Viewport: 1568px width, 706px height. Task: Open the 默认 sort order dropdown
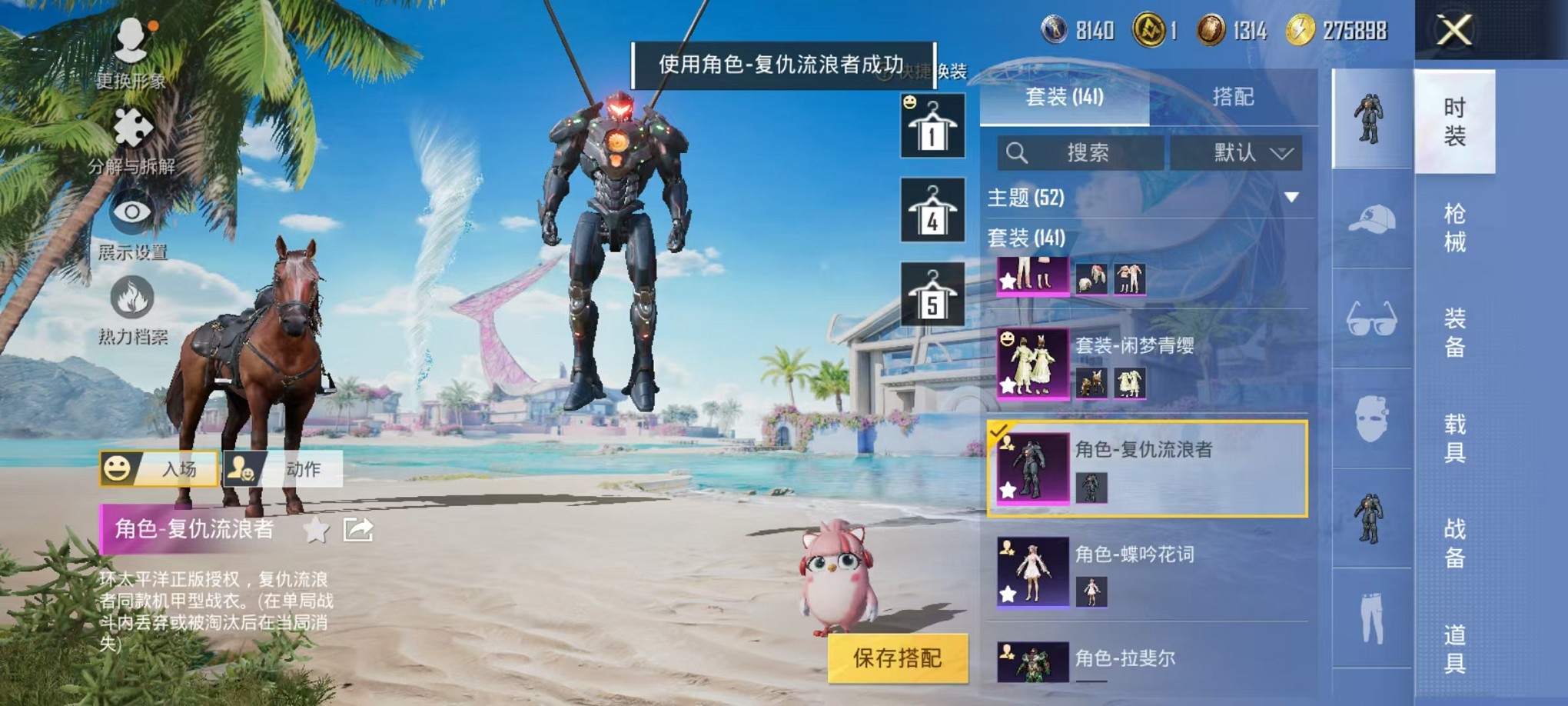pos(1237,153)
